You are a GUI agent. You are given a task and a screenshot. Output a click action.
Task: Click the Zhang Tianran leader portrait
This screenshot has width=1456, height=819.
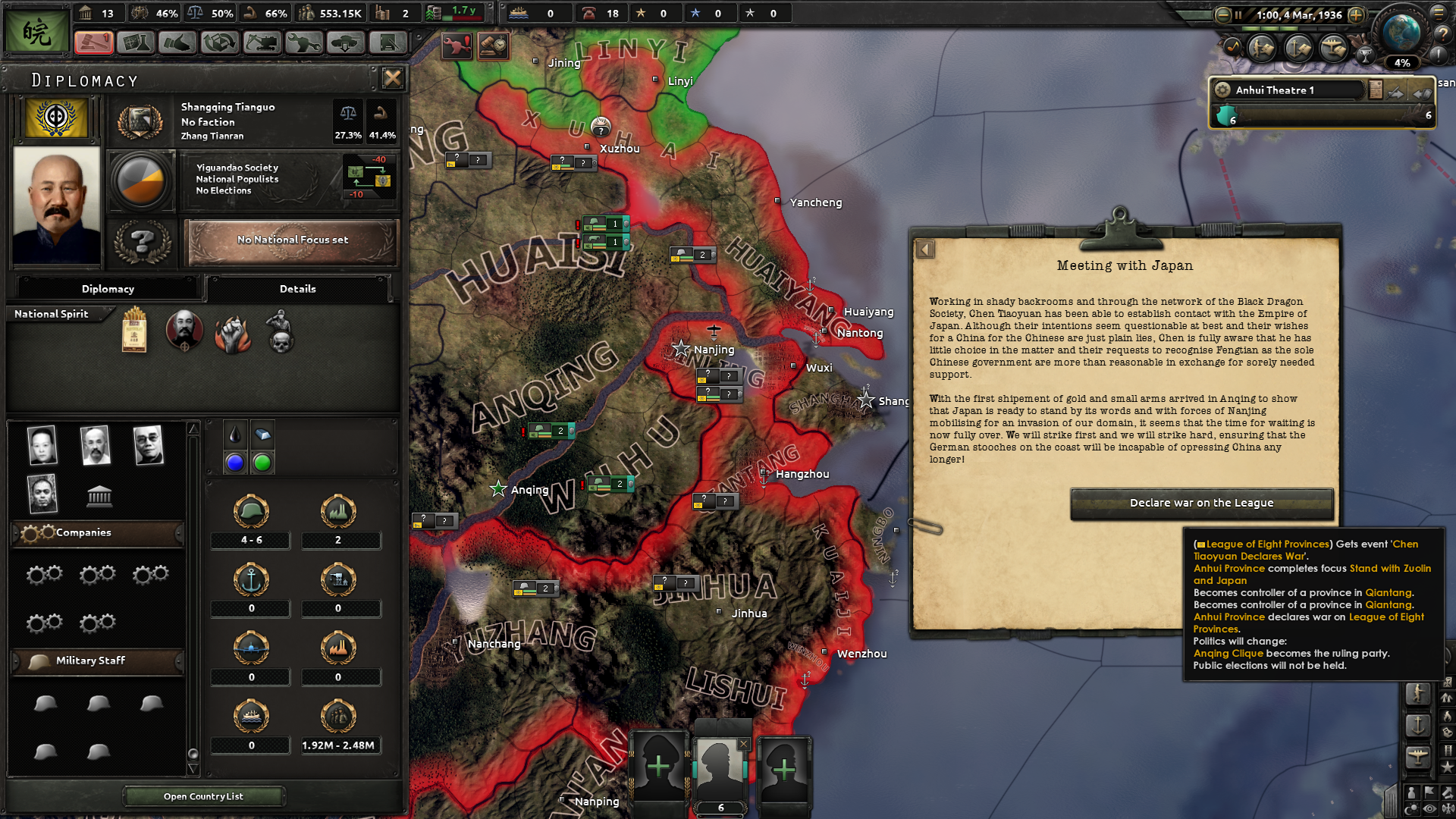tap(56, 205)
